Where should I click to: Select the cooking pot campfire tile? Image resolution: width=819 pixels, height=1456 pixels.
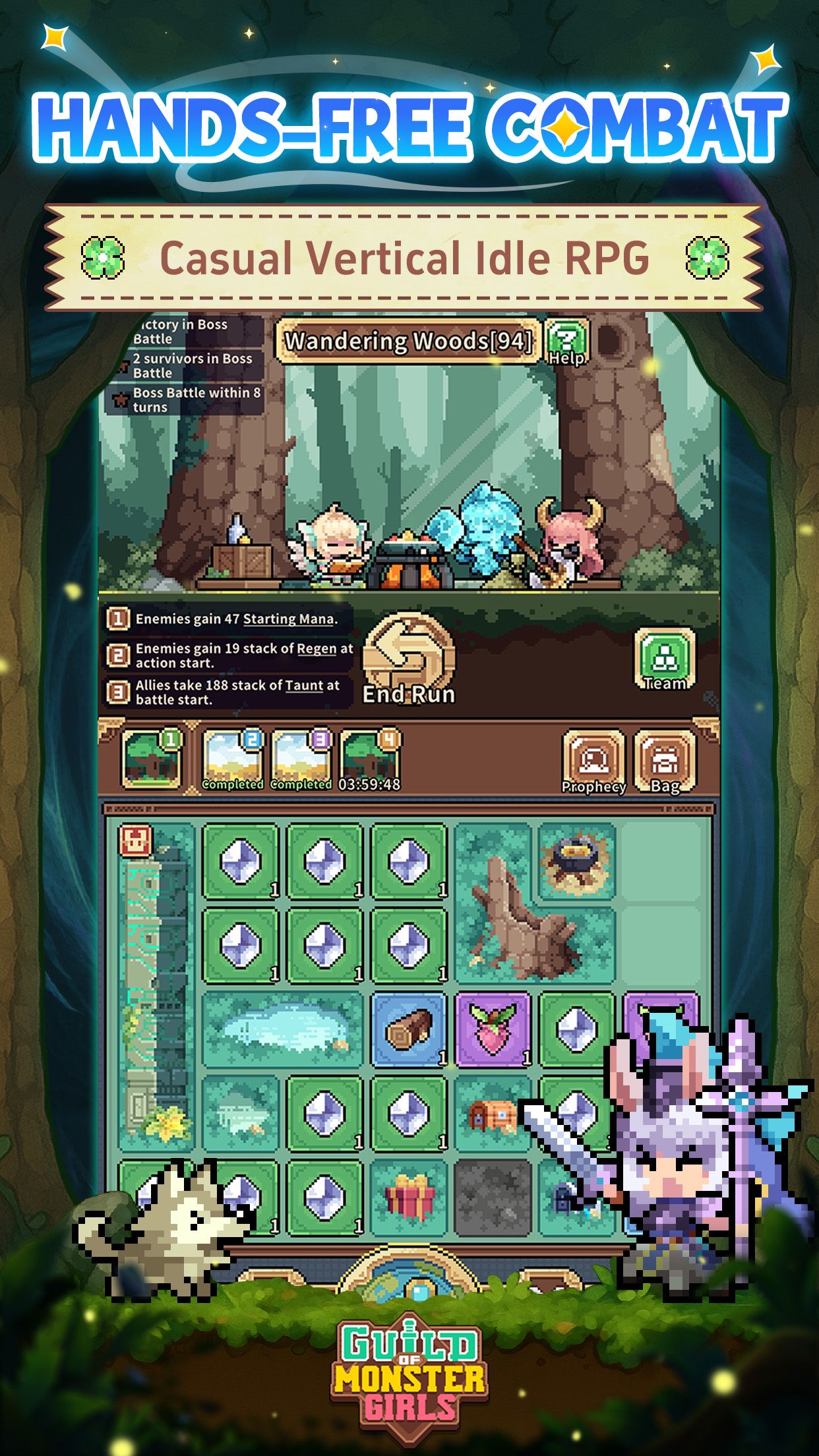(x=577, y=861)
